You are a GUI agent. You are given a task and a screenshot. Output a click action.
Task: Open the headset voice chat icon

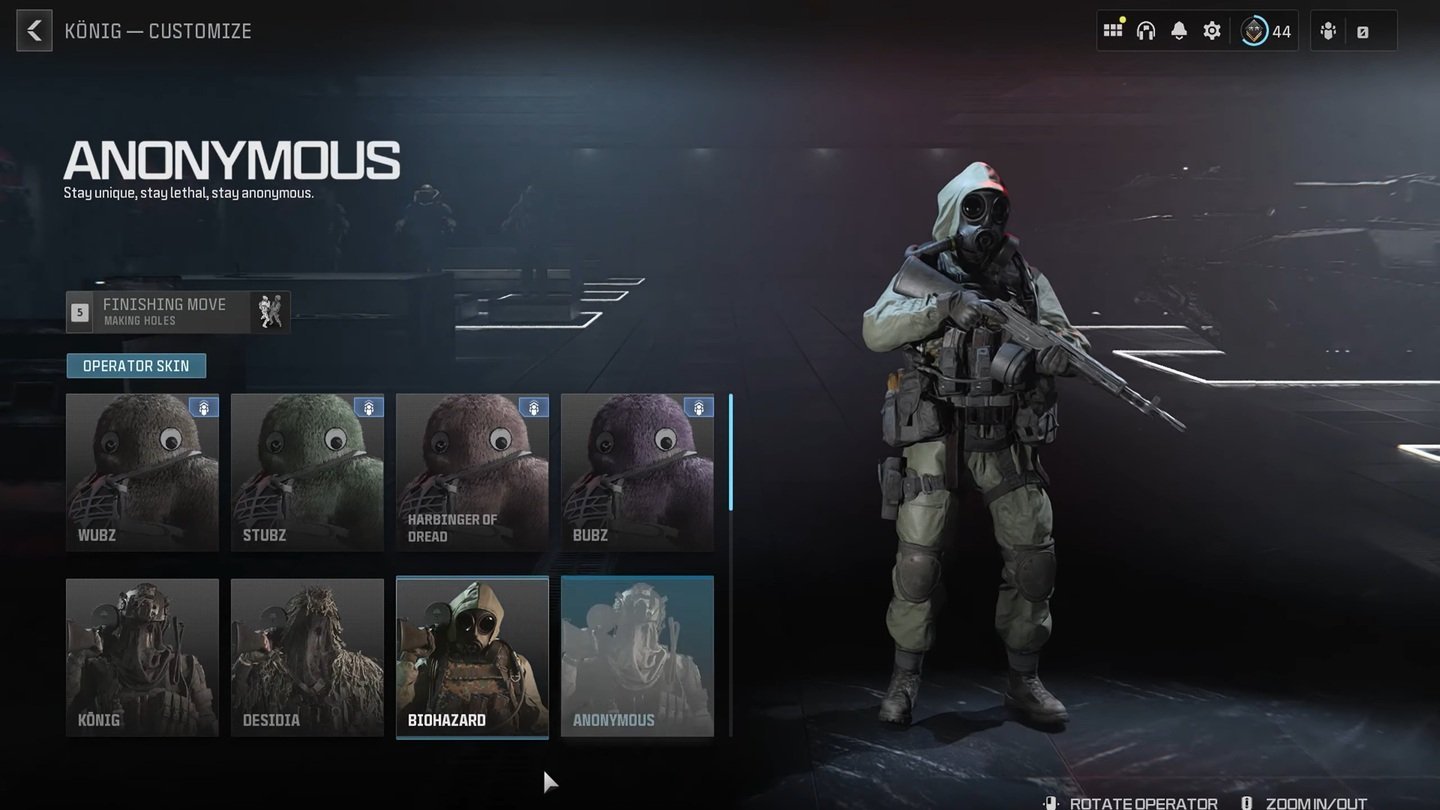(x=1146, y=31)
